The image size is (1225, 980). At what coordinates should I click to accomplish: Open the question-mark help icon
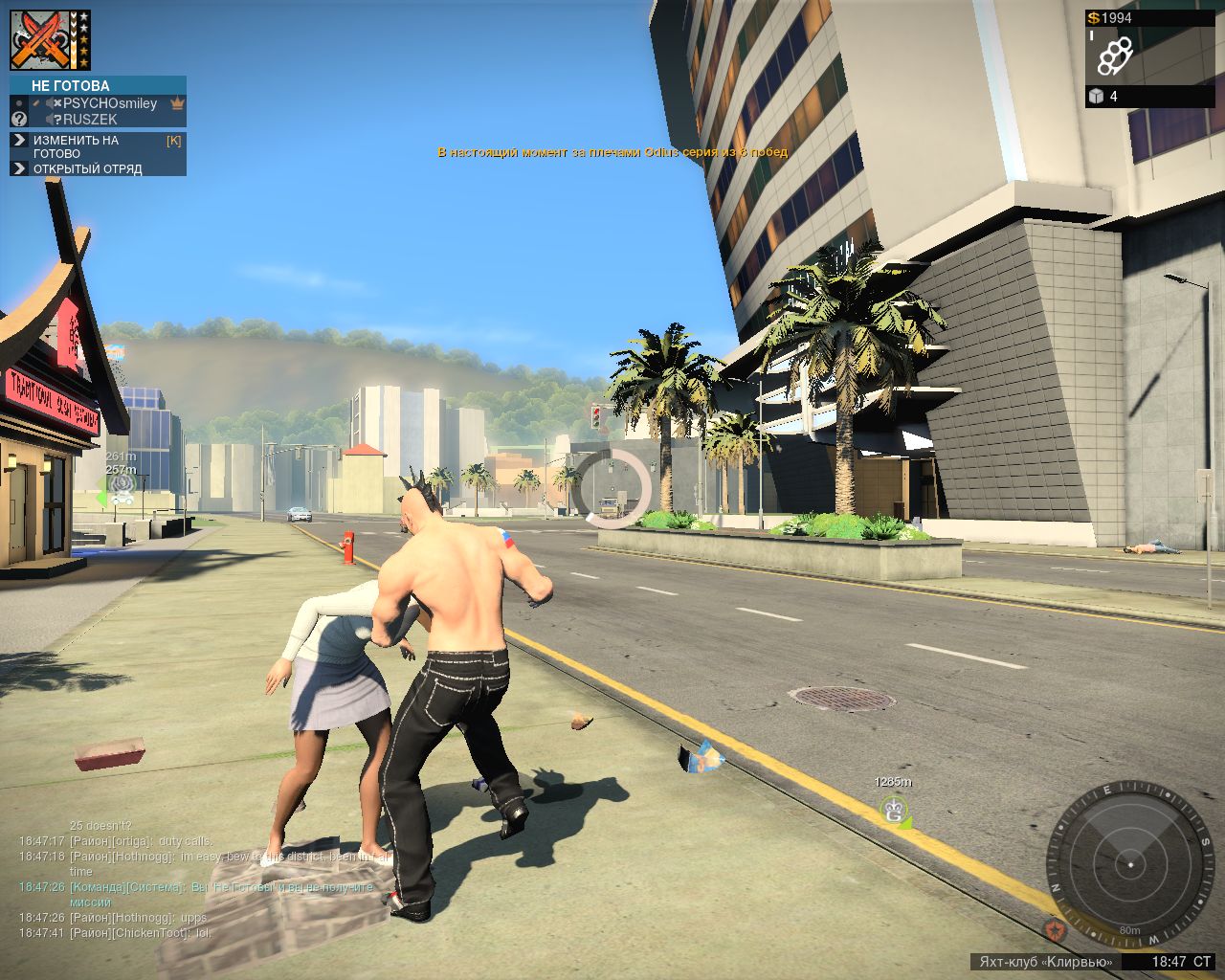[19, 120]
